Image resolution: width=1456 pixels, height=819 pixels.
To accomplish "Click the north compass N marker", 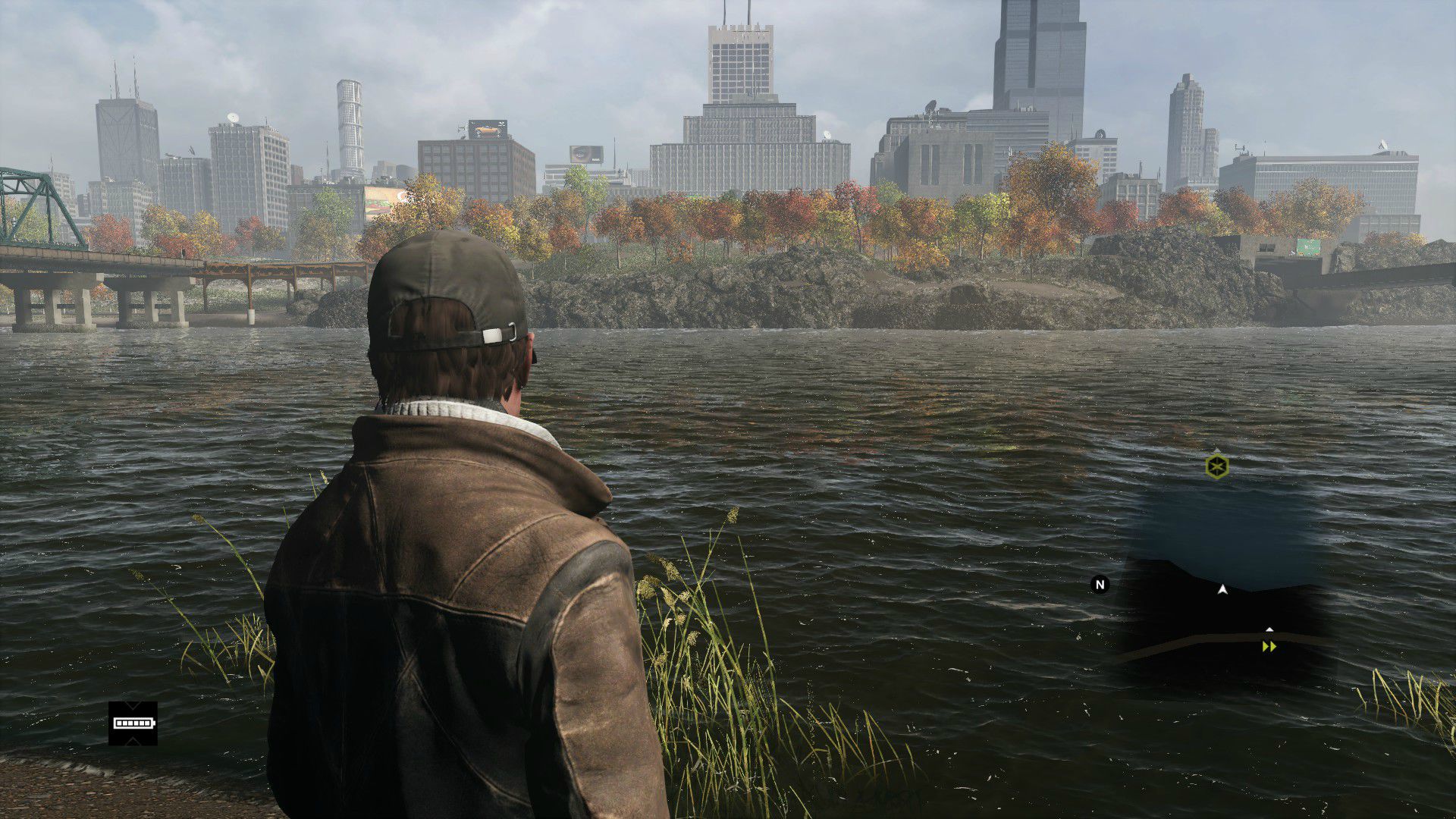I will [x=1100, y=584].
